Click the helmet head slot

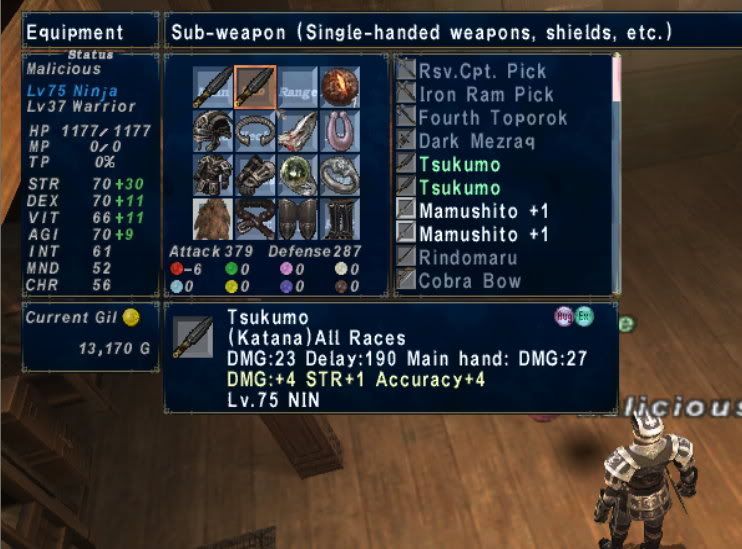coord(214,131)
